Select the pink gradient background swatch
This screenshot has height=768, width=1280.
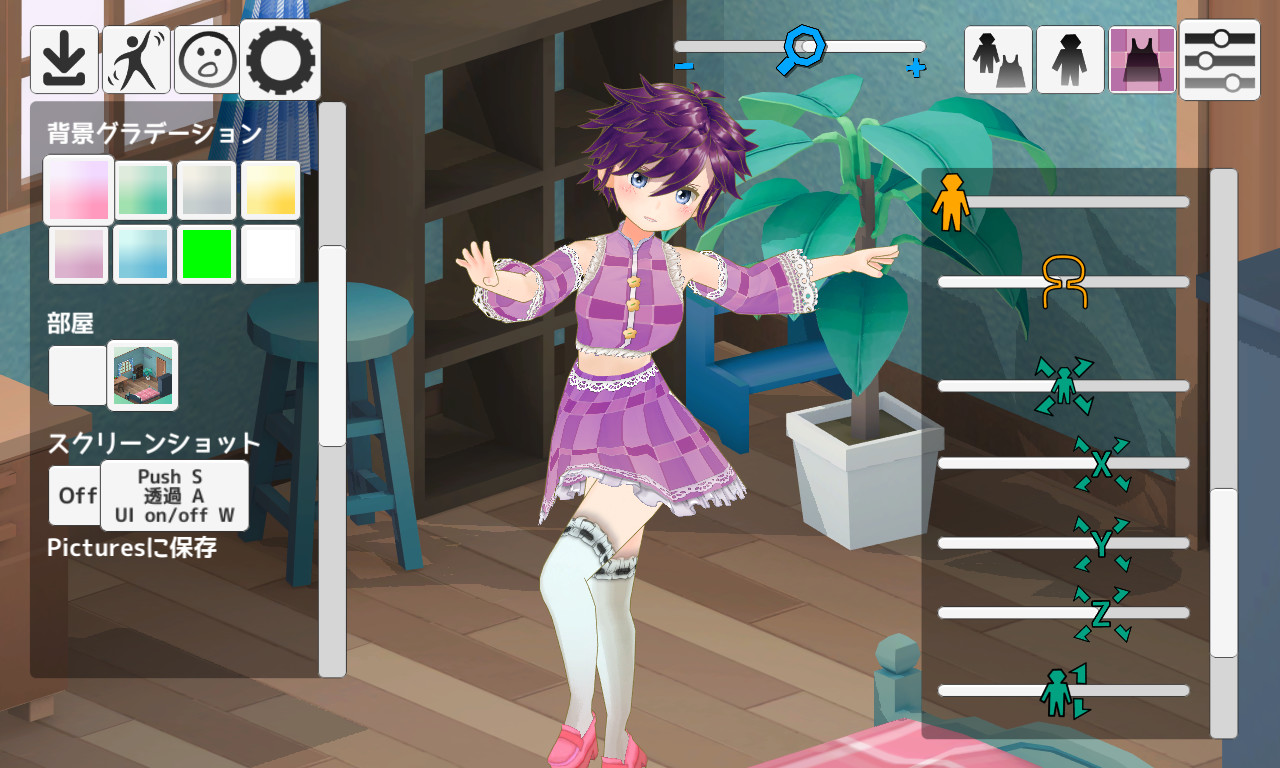(x=77, y=189)
